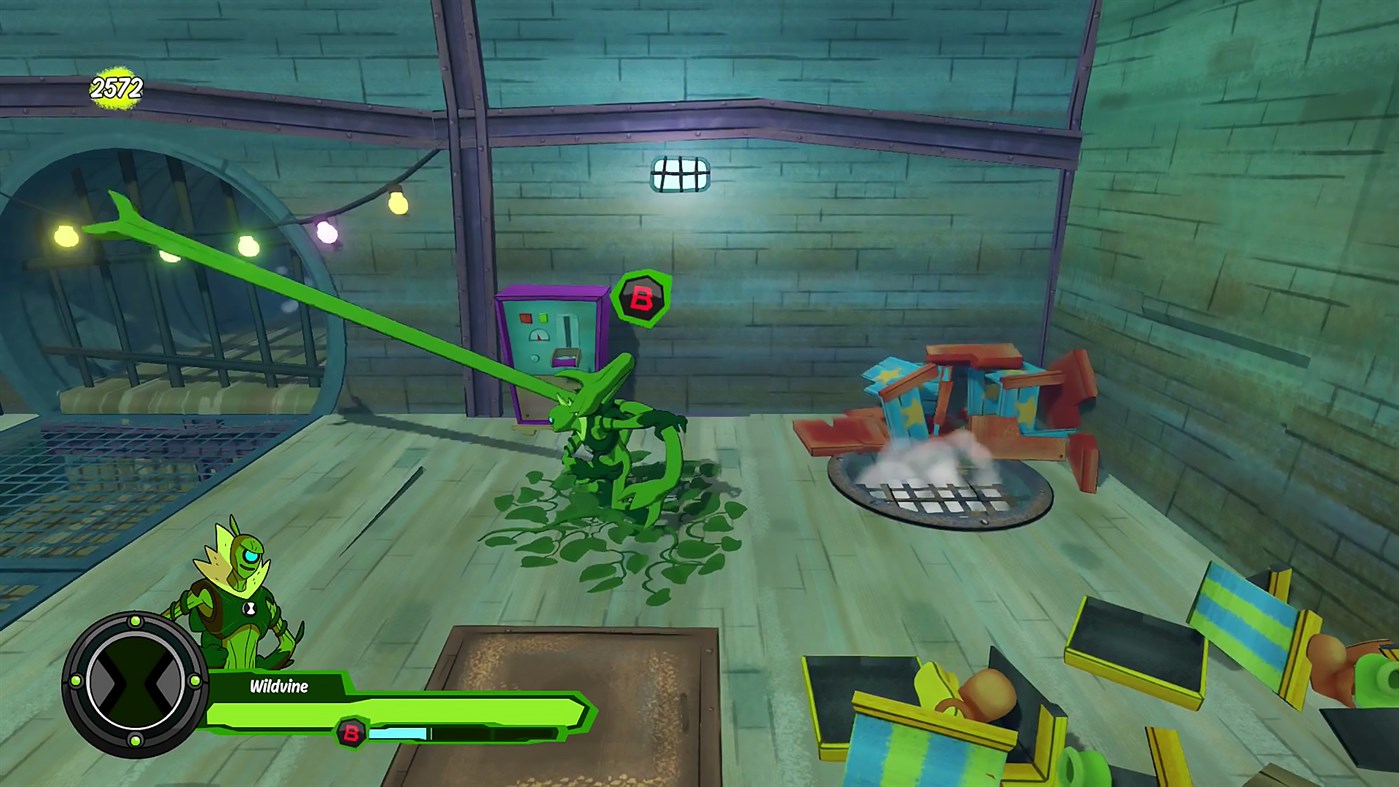Click the B icon on the ability gauge
This screenshot has width=1399, height=787.
[x=350, y=735]
